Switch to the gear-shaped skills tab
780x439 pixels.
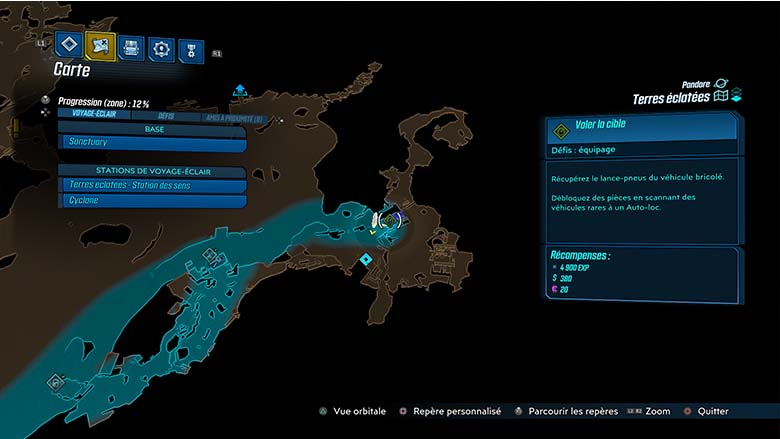click(160, 48)
